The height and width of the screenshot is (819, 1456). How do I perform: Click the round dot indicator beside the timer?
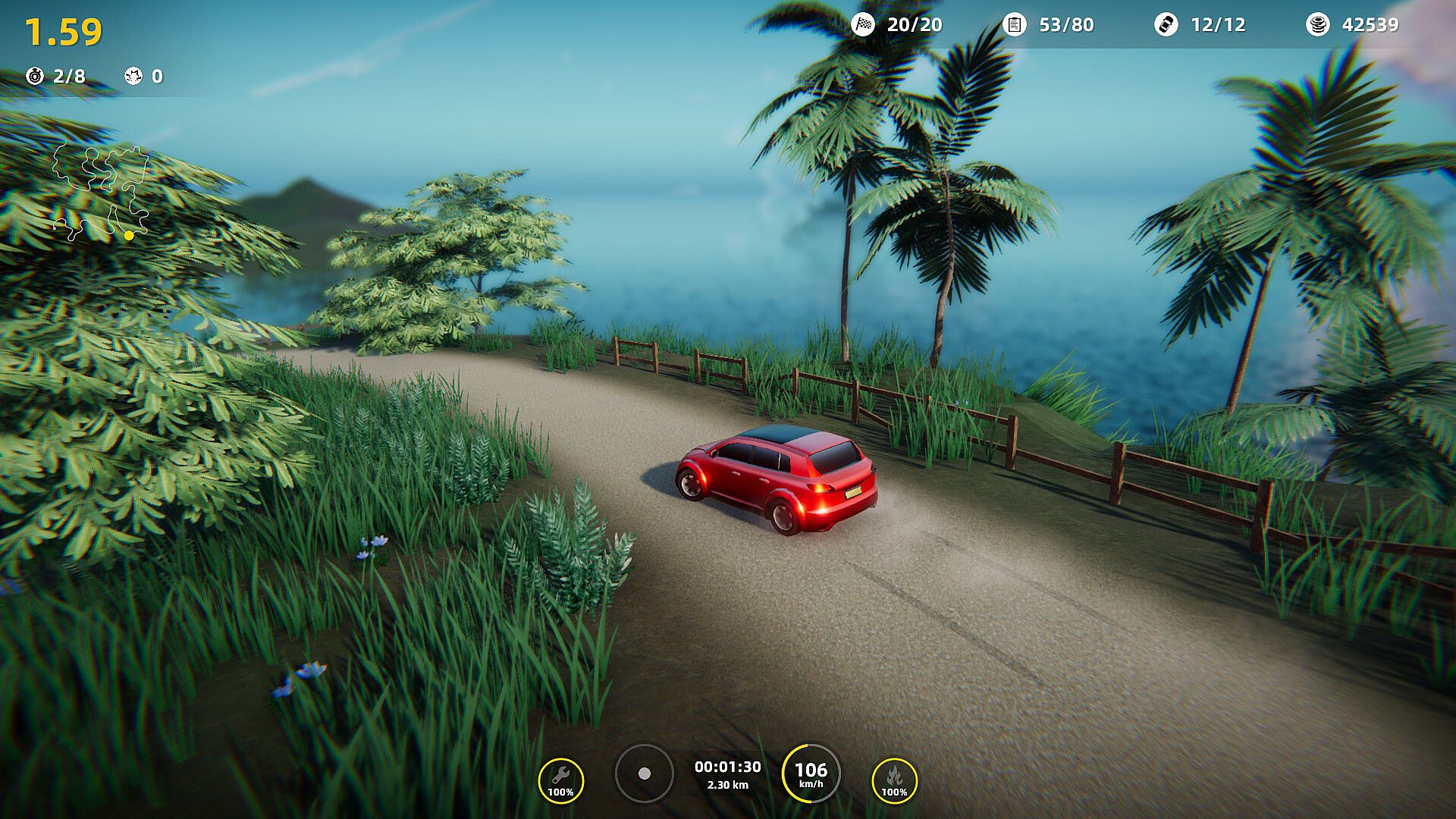coord(644,773)
